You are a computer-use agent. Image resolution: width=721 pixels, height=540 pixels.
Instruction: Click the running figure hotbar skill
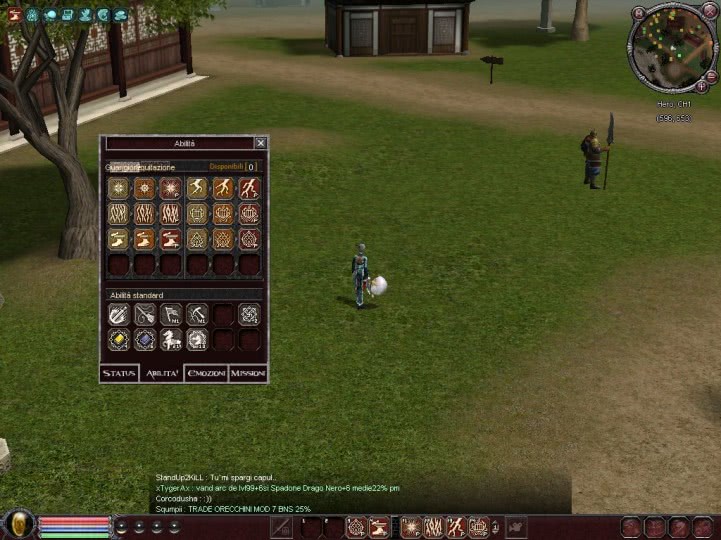(x=457, y=527)
